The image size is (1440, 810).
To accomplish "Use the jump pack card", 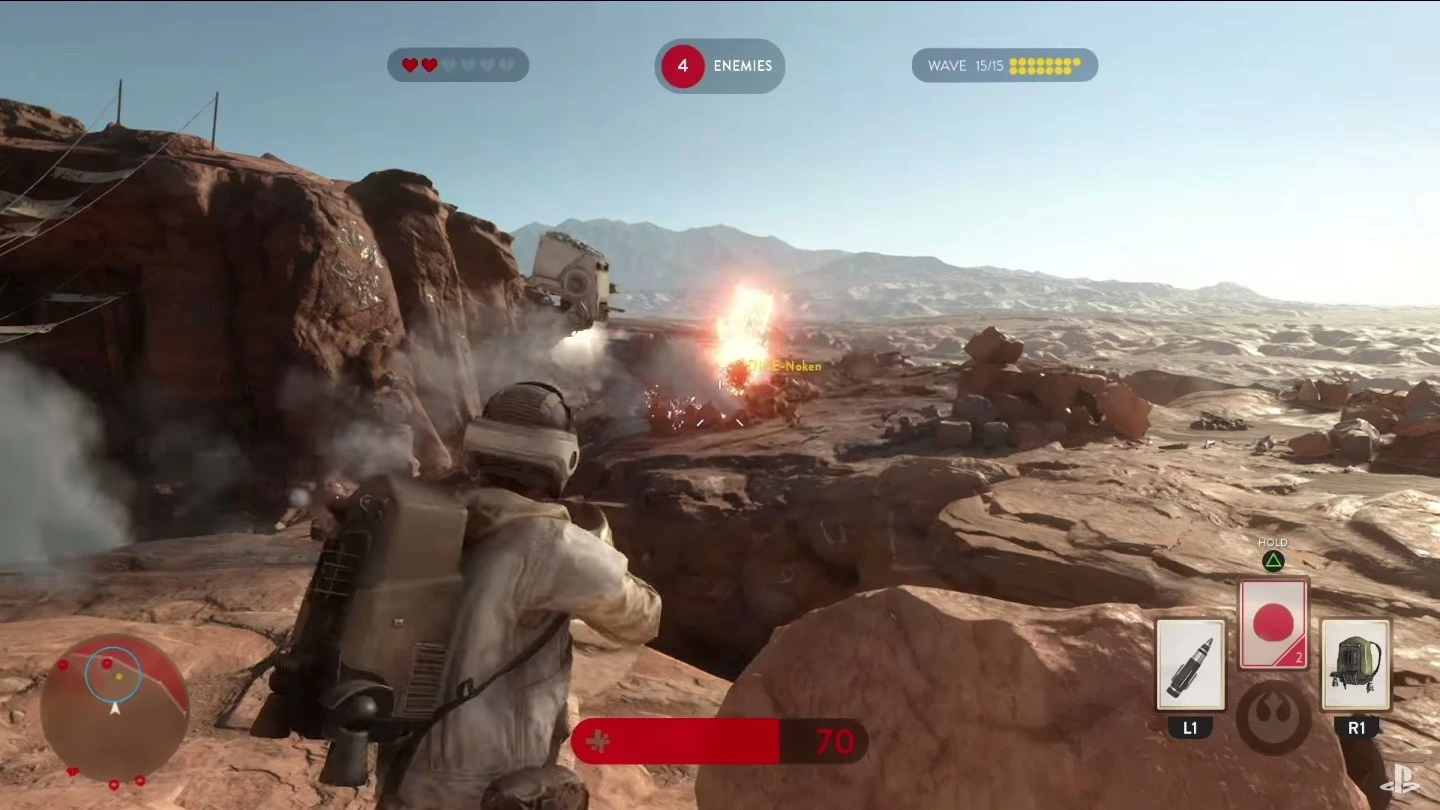I will click(x=1355, y=665).
